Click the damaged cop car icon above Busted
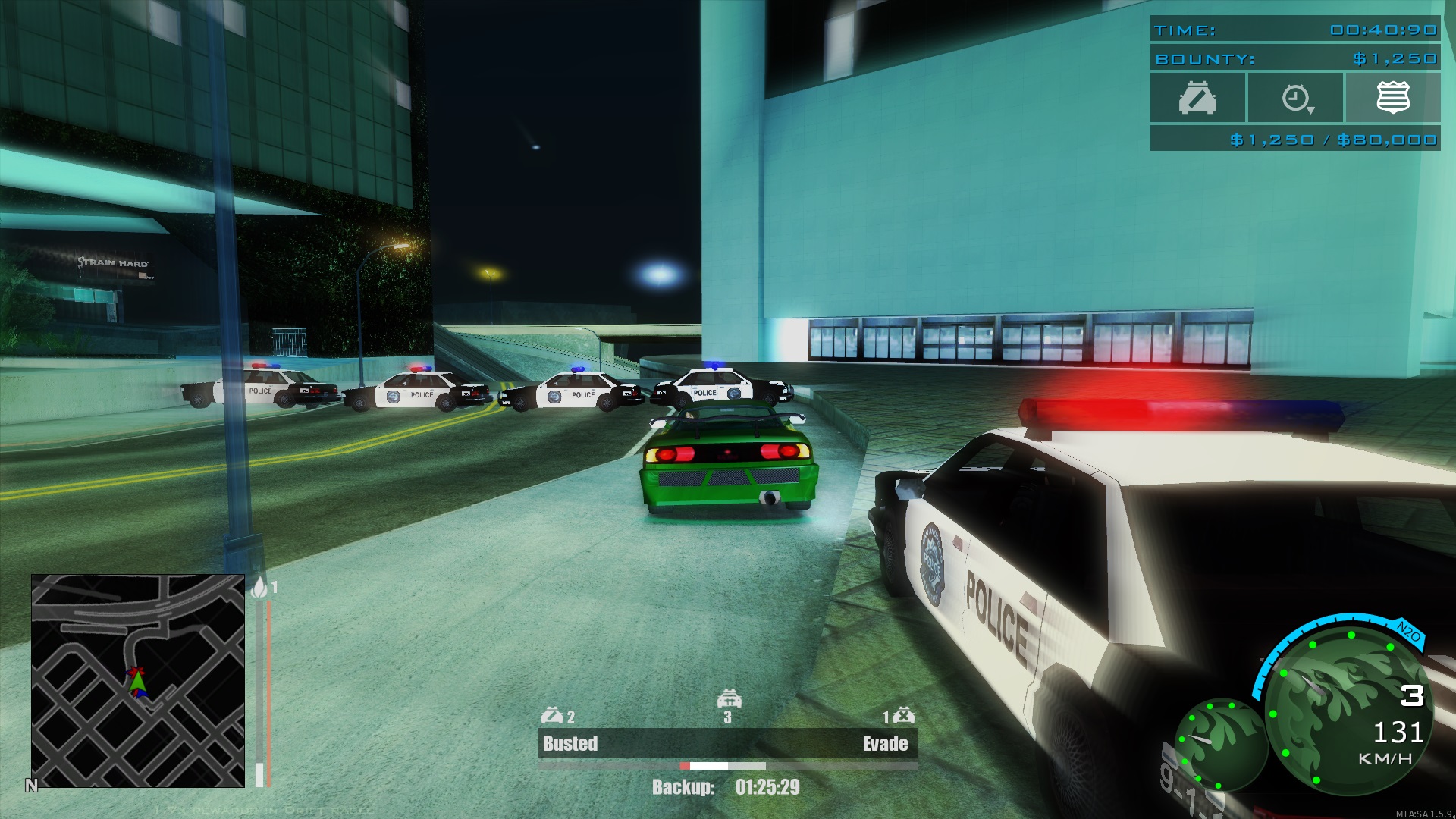This screenshot has height=819, width=1456. [552, 715]
